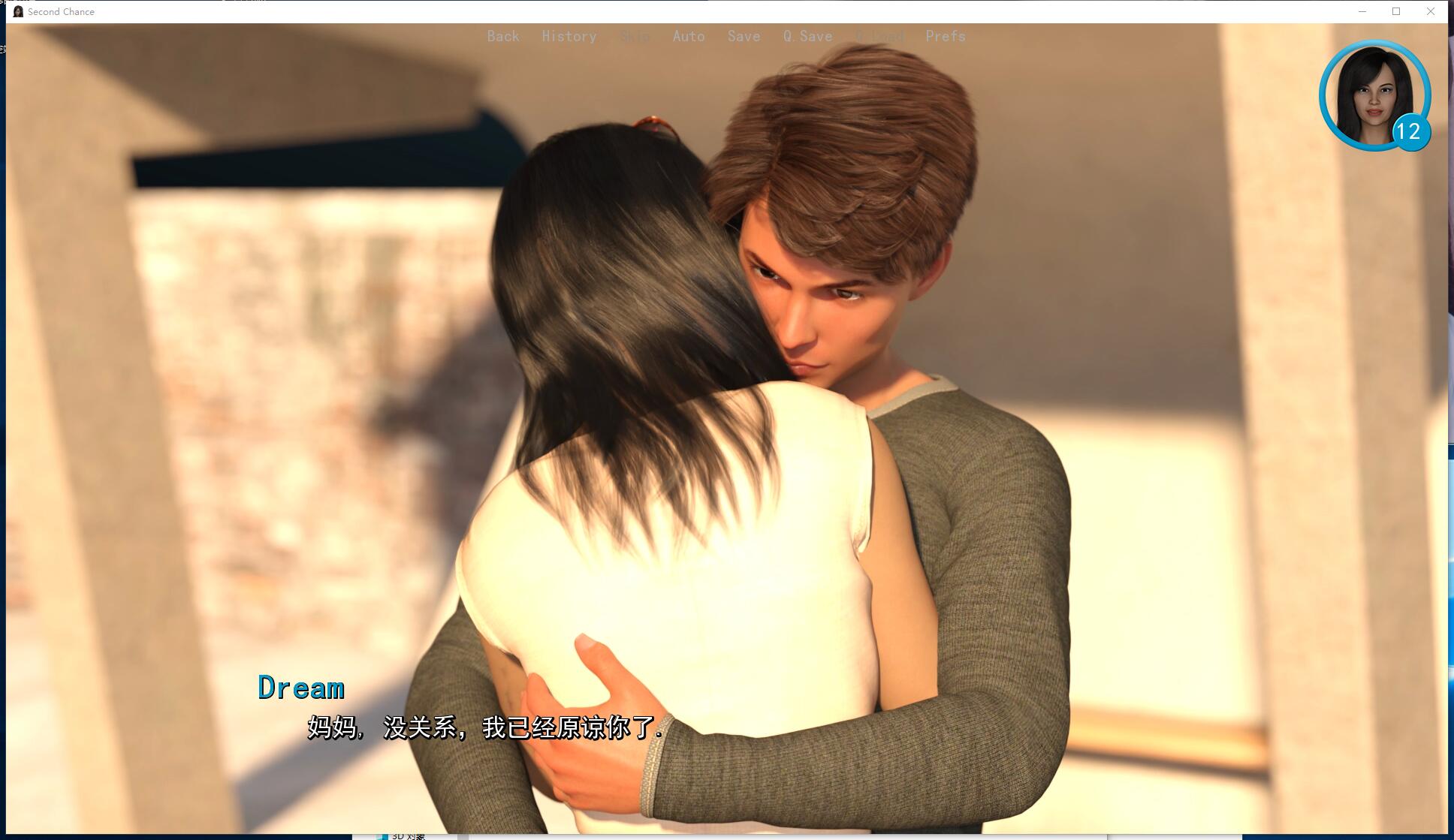Screen dimensions: 1454x840
Task: Toggle Auto dialogue advance
Action: point(688,36)
